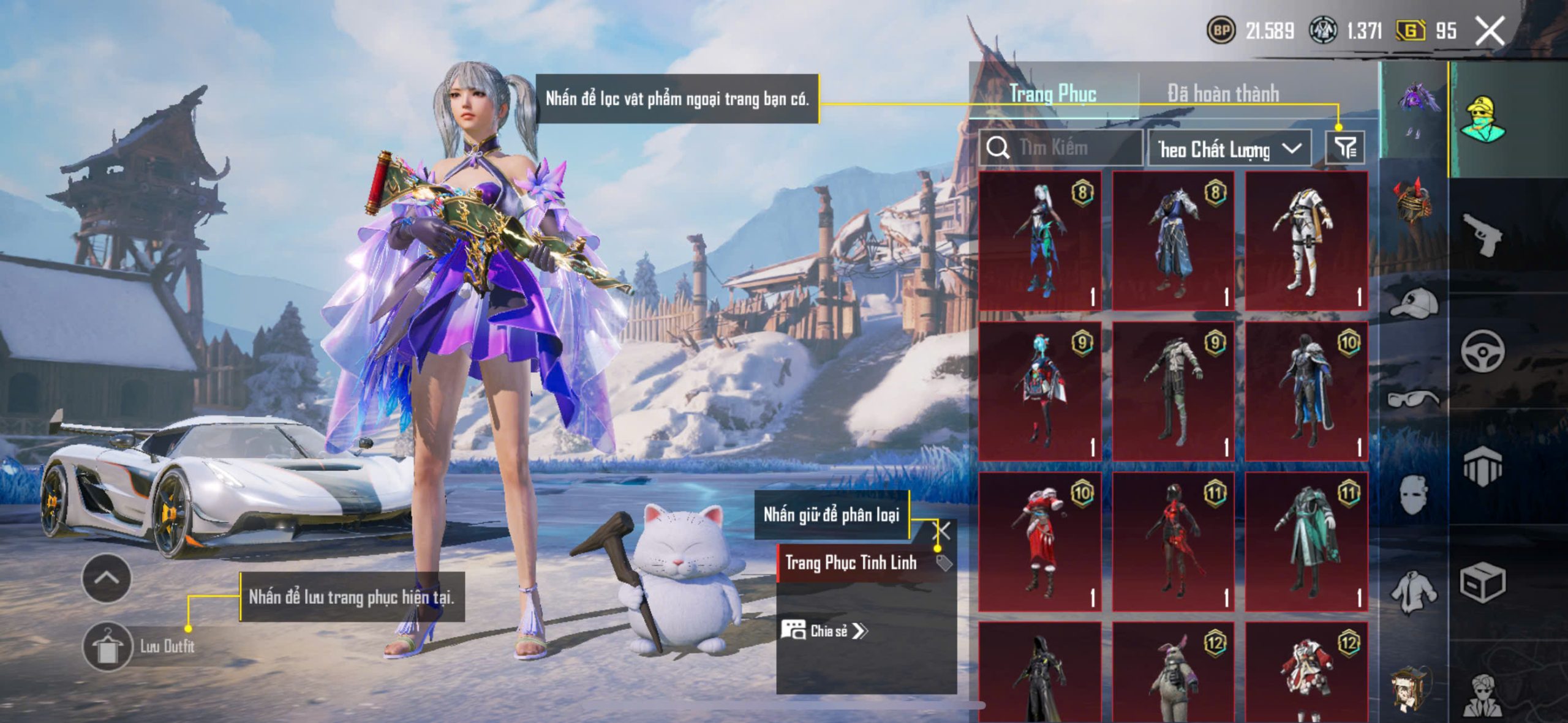Save the current look with Lưu Outfit

pyautogui.click(x=108, y=646)
